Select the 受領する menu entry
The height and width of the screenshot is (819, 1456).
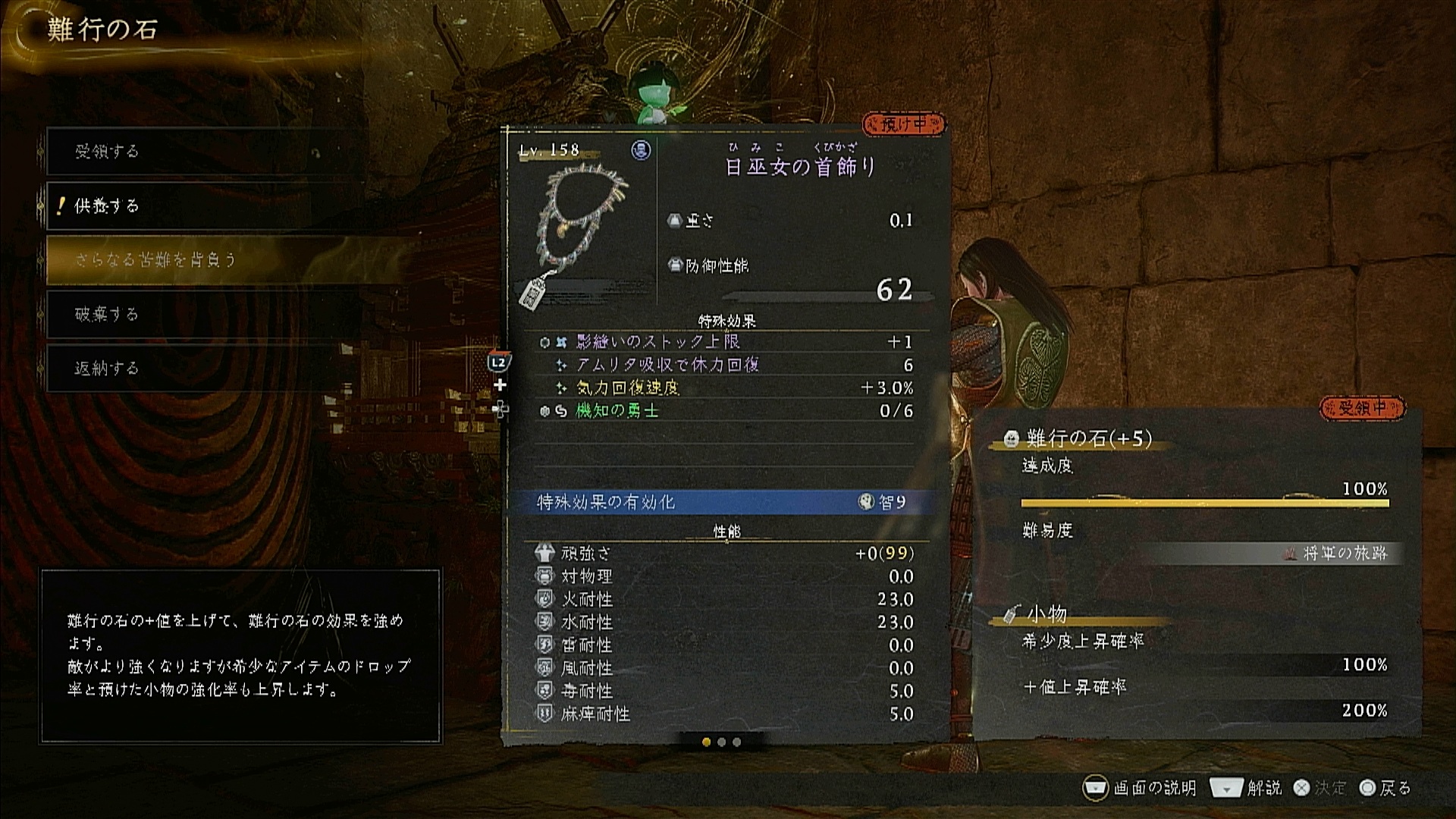[199, 152]
